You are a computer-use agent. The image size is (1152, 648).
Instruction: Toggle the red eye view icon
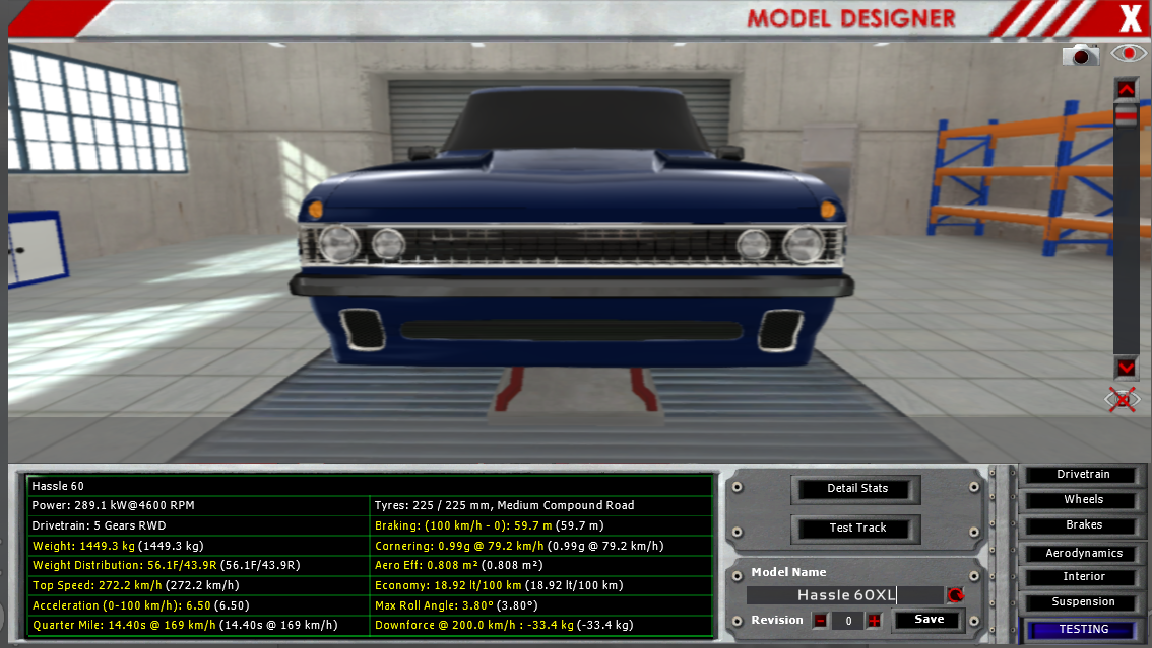coord(1129,54)
